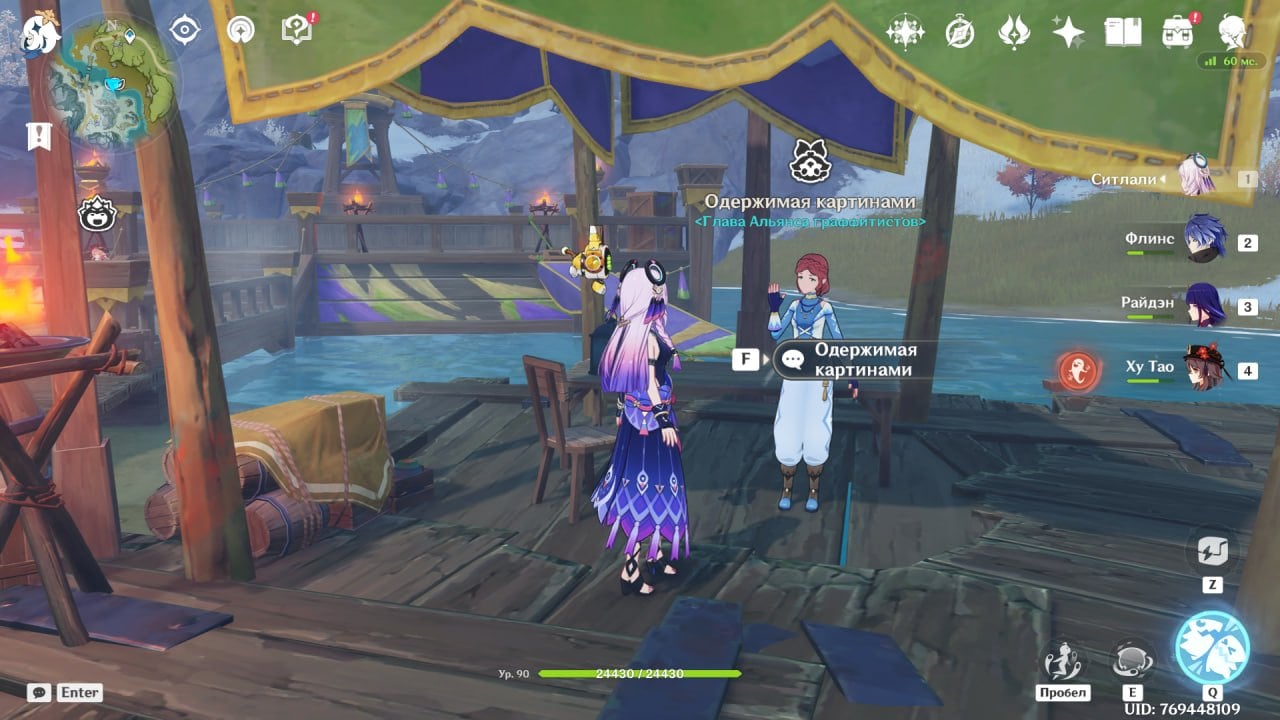Open the map via the minimap

[x=112, y=82]
